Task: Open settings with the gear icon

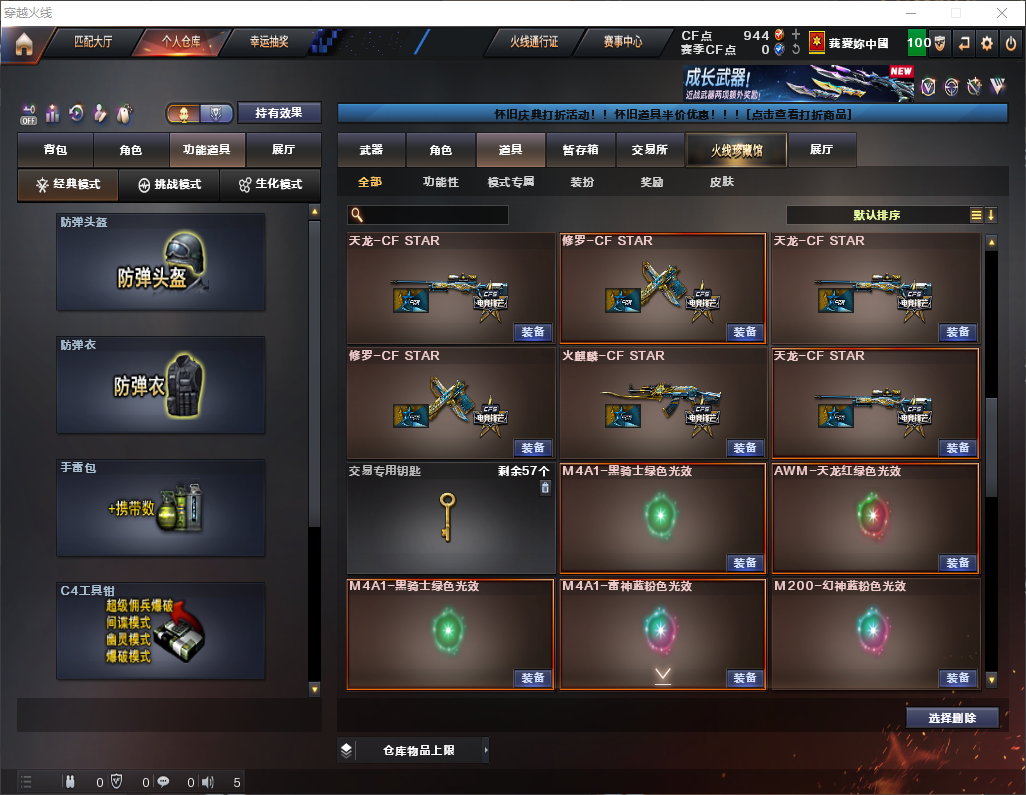Action: click(987, 43)
